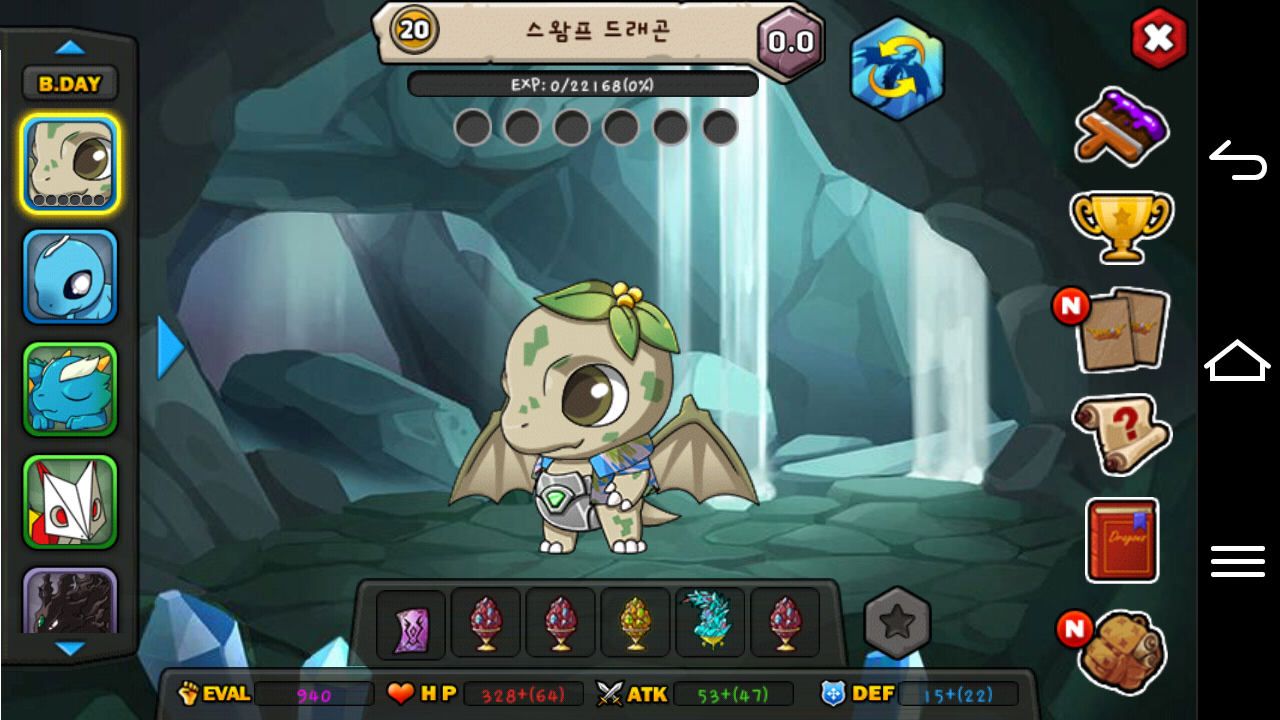Click the up arrow above dragon list
1280x720 pixels.
click(x=70, y=47)
